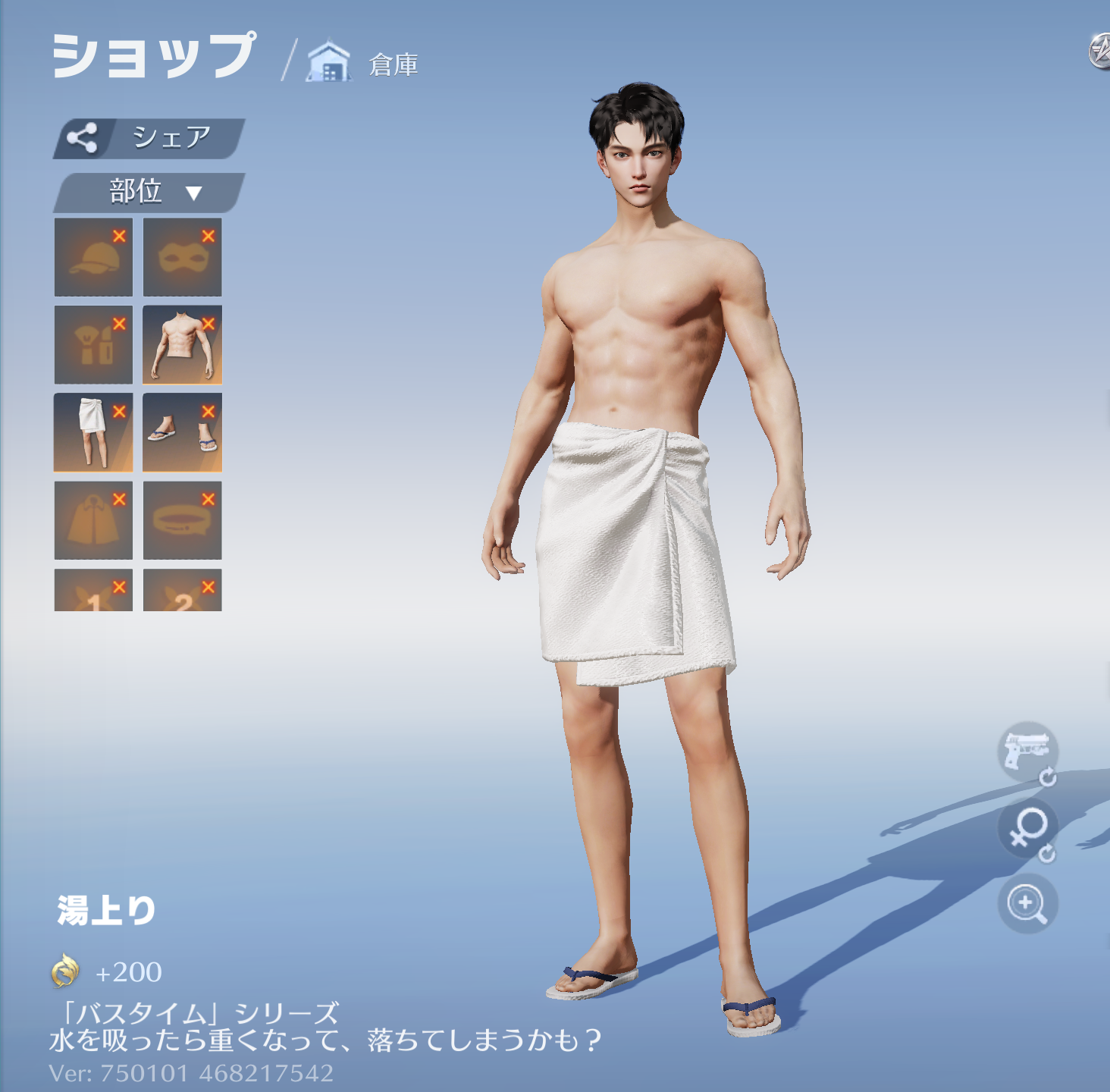
Task: Expand the 部位 dropdown
Action: tap(149, 193)
